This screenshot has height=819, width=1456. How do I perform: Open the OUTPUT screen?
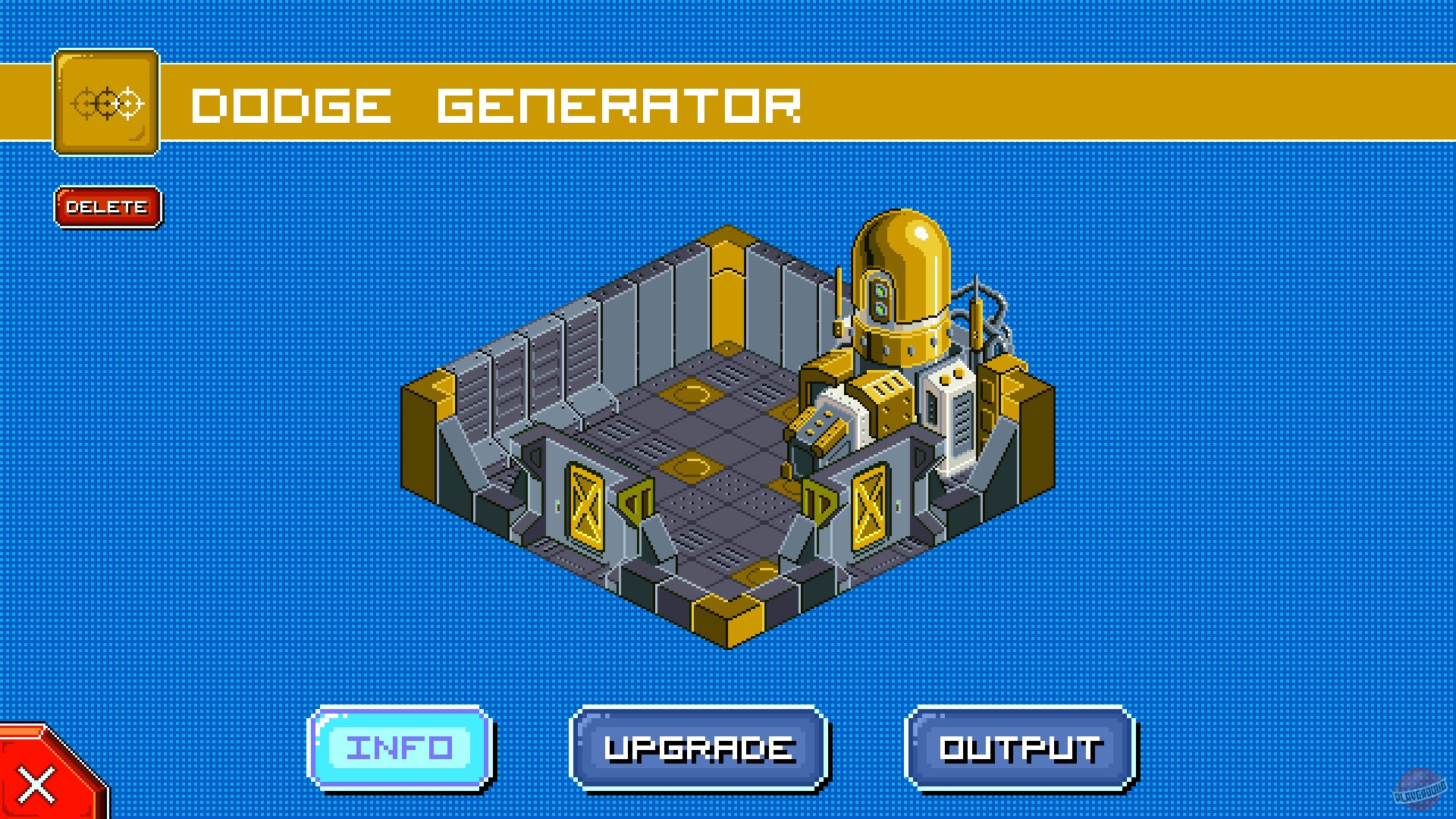pyautogui.click(x=1018, y=749)
